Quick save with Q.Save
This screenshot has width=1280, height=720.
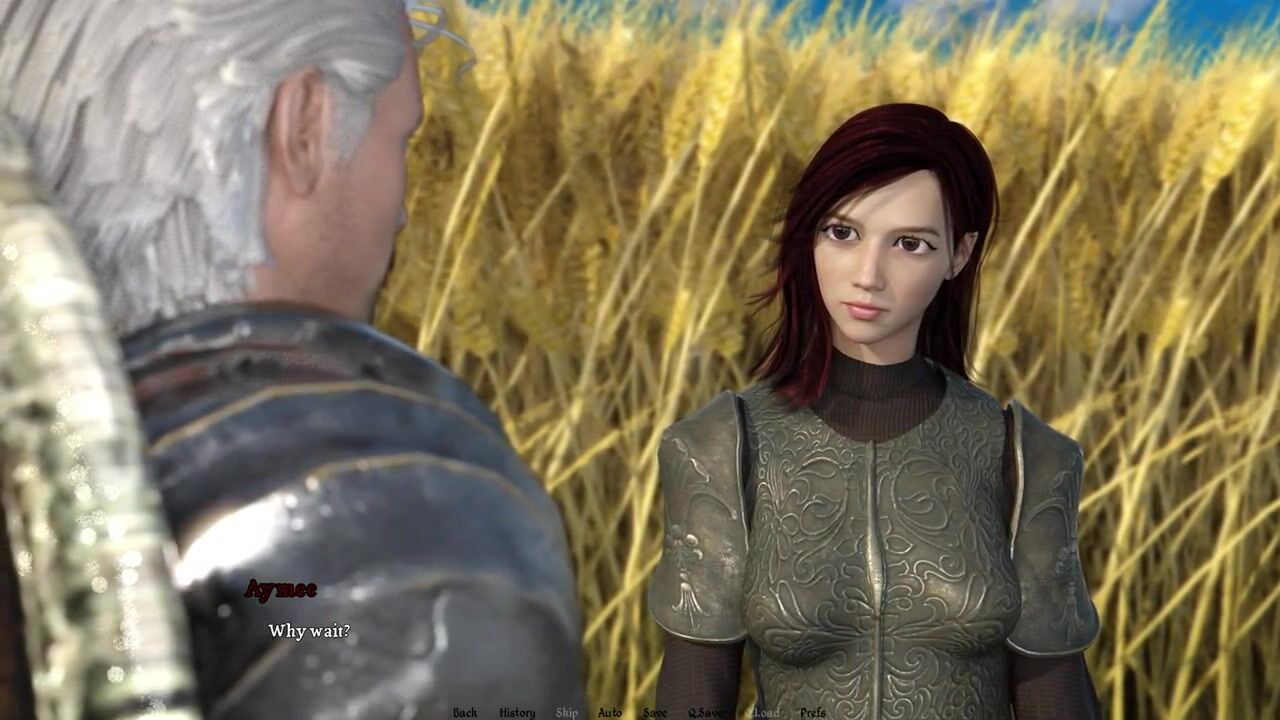(706, 712)
